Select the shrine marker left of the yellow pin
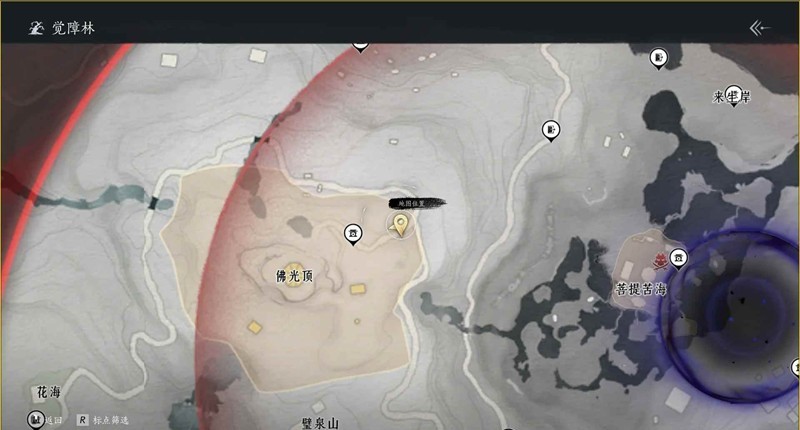 point(353,233)
